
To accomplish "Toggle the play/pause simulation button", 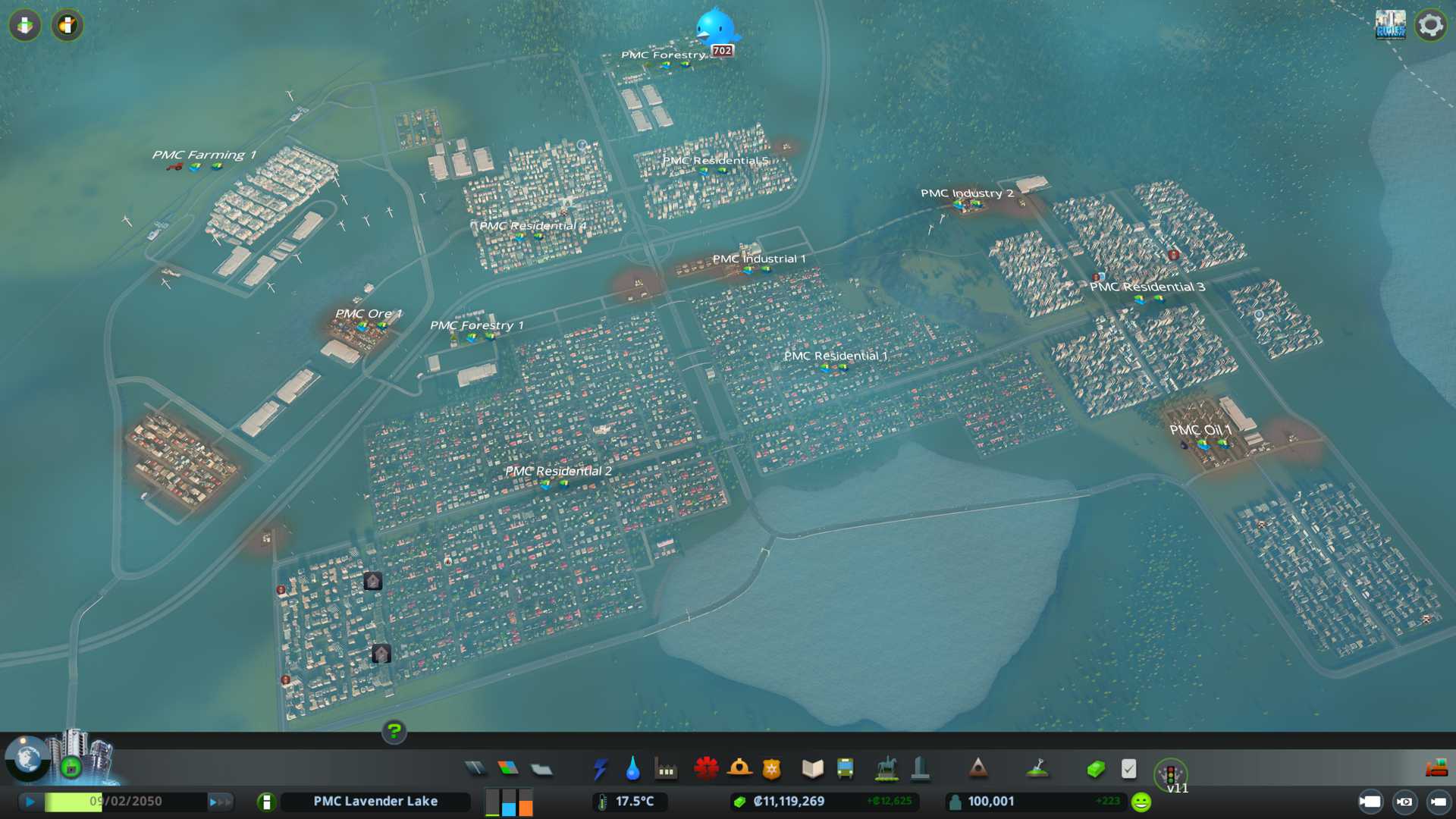I will (30, 802).
